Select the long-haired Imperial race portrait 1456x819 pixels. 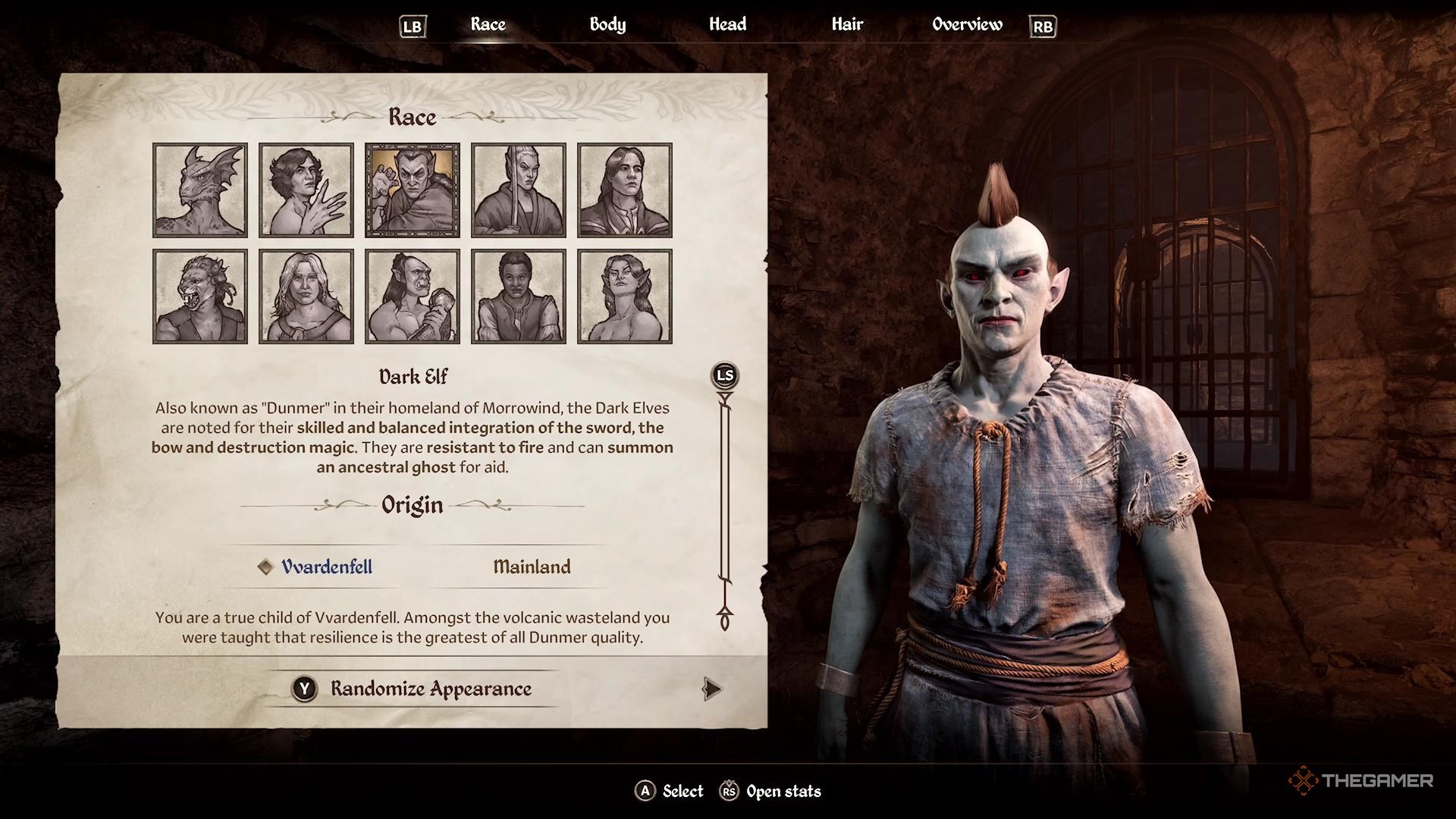pos(625,190)
